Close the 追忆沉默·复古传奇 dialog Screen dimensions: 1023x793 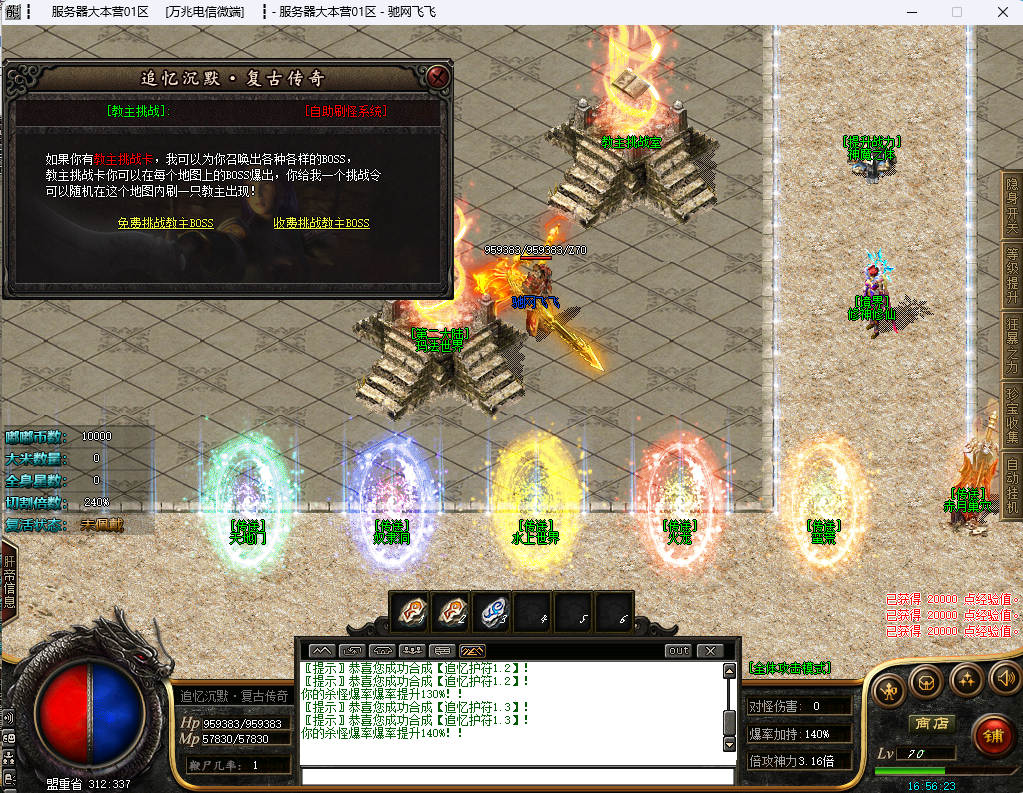(x=437, y=77)
